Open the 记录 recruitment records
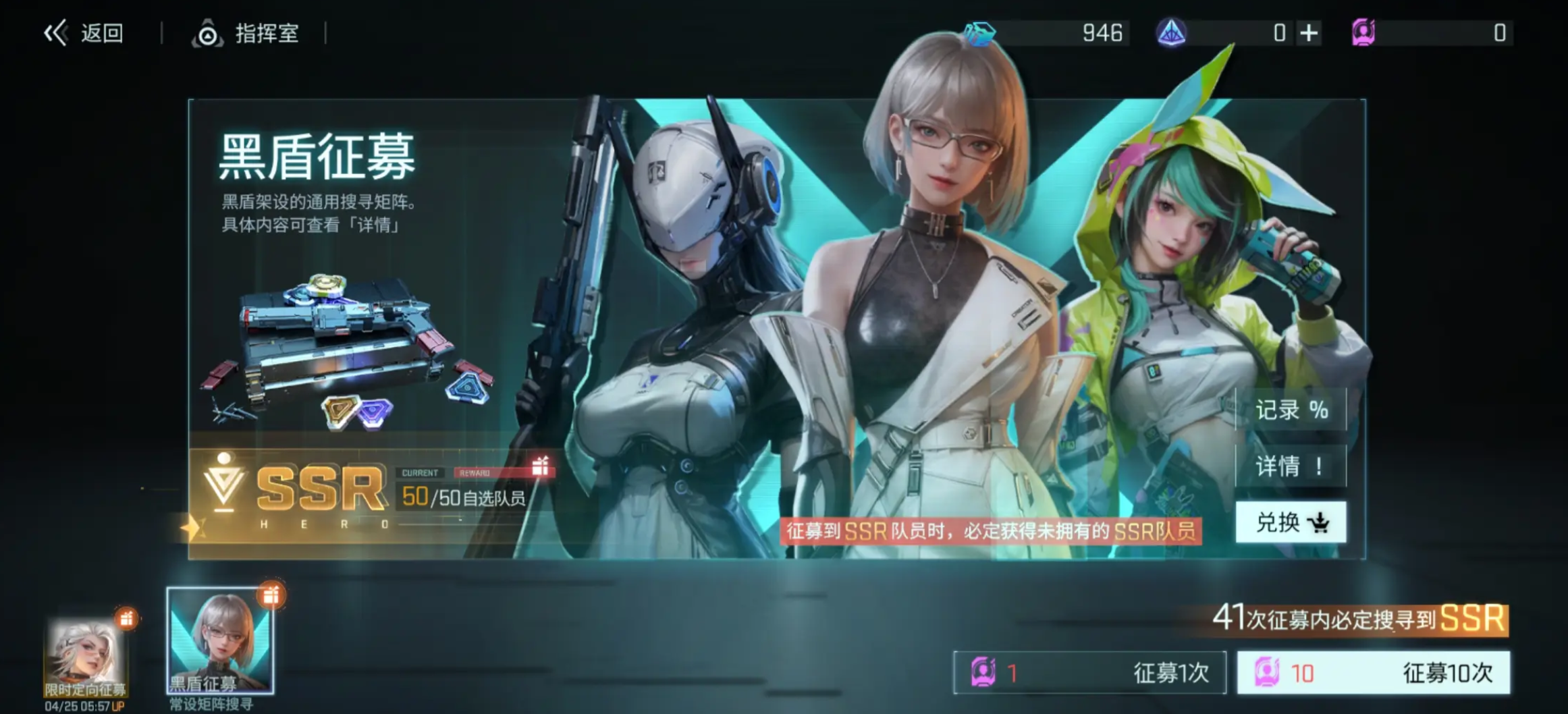The height and width of the screenshot is (714, 1568). [x=1291, y=410]
